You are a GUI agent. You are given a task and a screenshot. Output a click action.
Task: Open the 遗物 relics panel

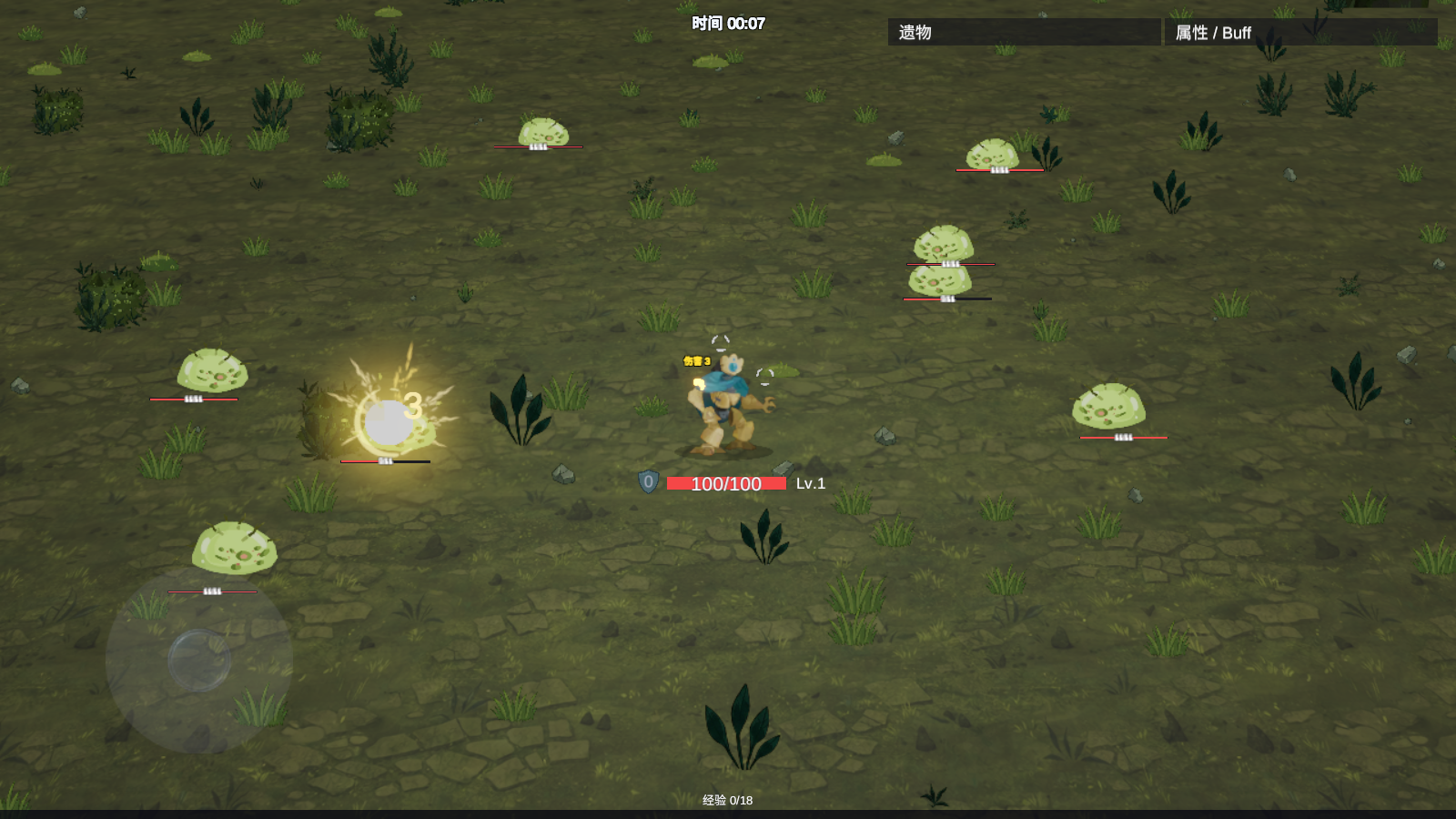1024,33
